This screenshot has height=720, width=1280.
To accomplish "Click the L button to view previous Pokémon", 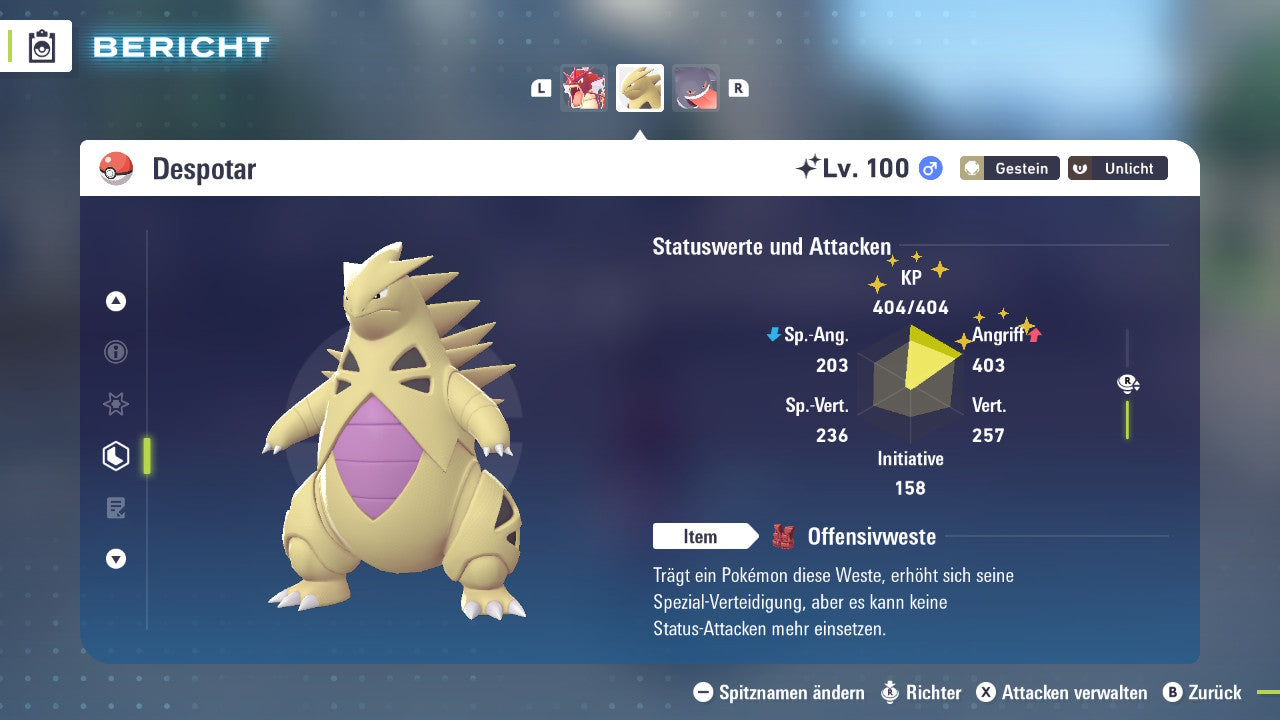I will (x=541, y=87).
